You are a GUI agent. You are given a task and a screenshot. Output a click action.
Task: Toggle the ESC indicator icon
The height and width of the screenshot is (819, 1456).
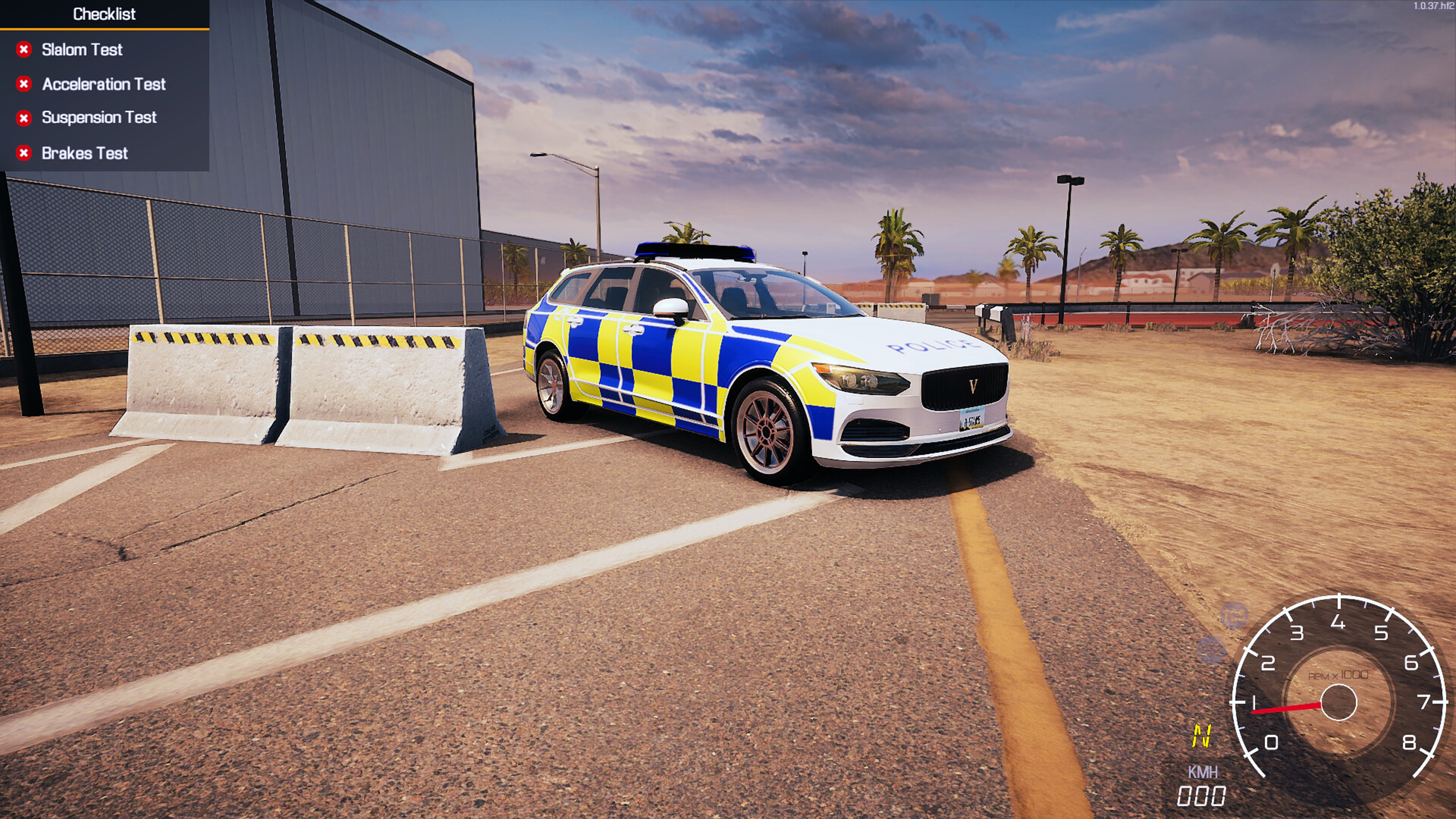click(1211, 650)
